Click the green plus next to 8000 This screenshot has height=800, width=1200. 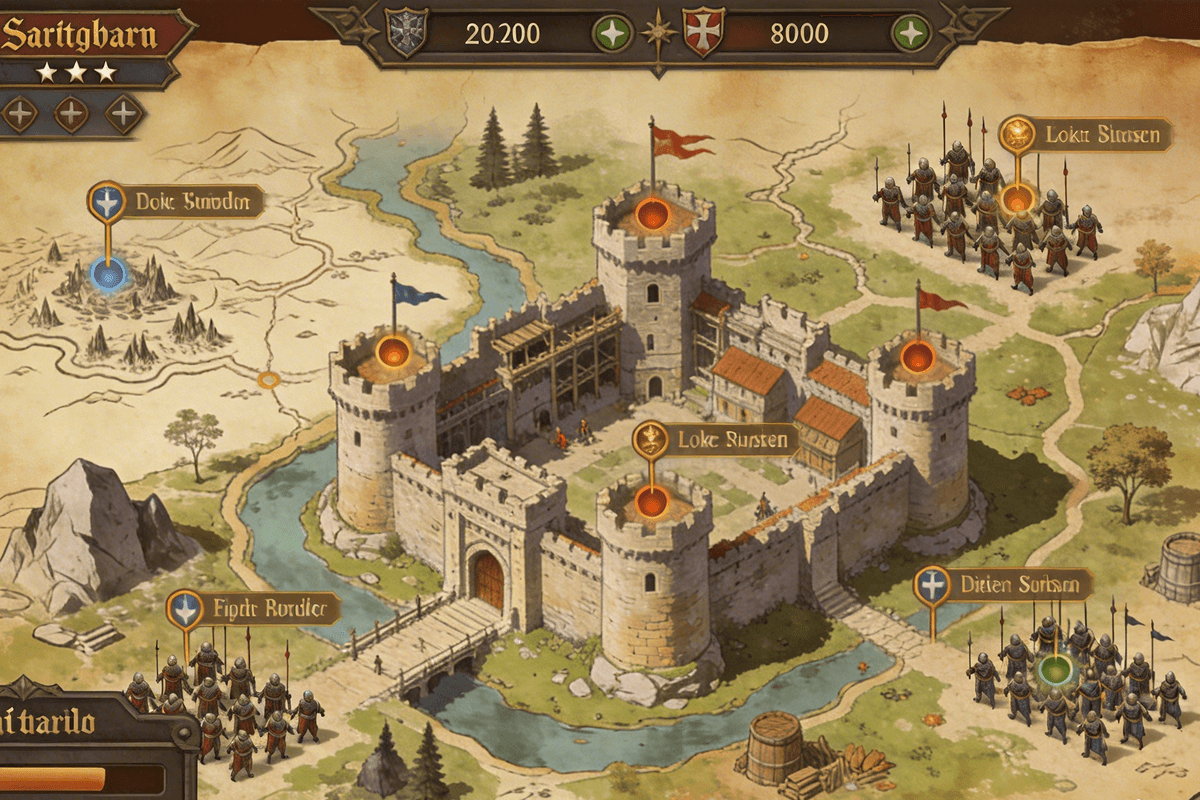(x=911, y=33)
